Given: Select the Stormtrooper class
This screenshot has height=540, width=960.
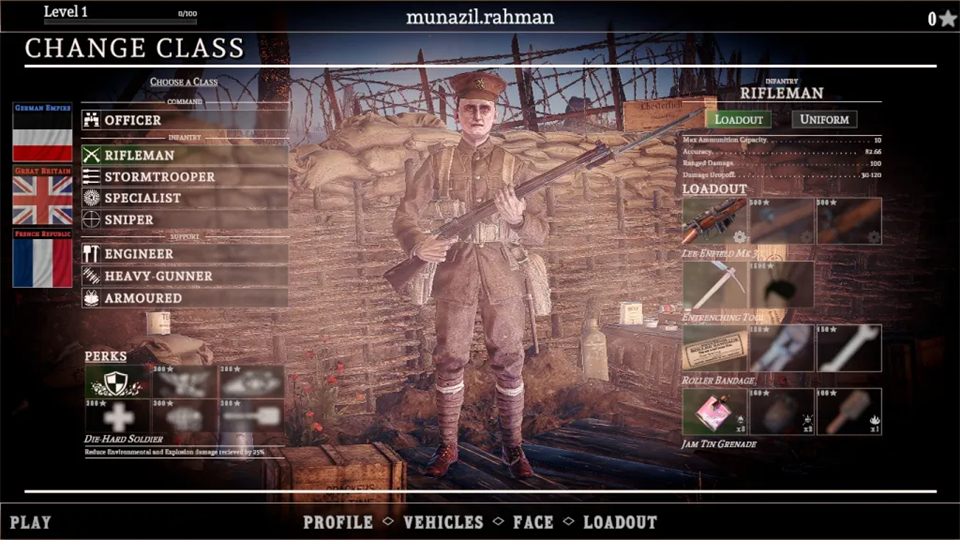Looking at the screenshot, I should [x=185, y=177].
